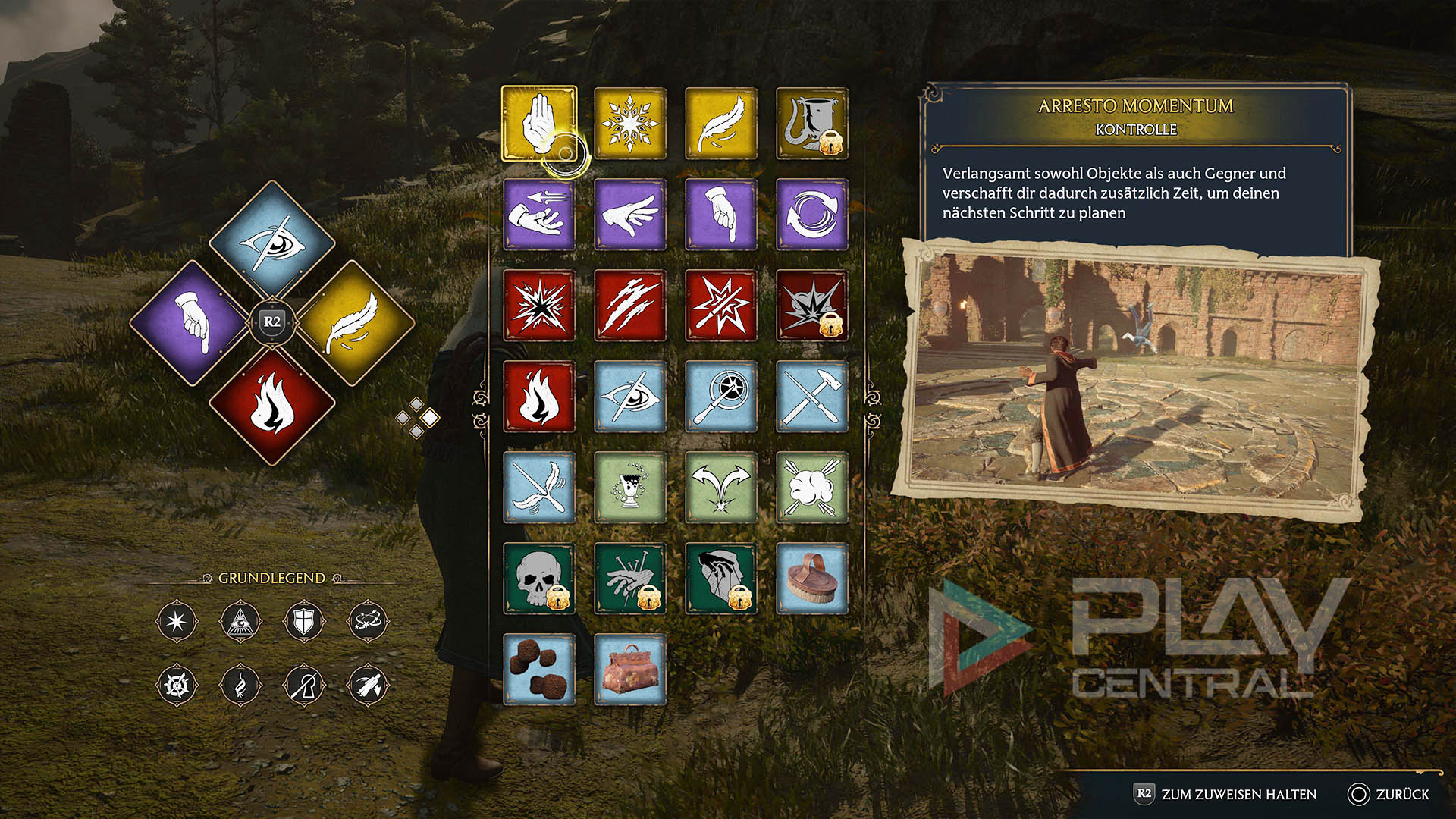Choose the red flame Incendio spell in grid

(x=538, y=396)
